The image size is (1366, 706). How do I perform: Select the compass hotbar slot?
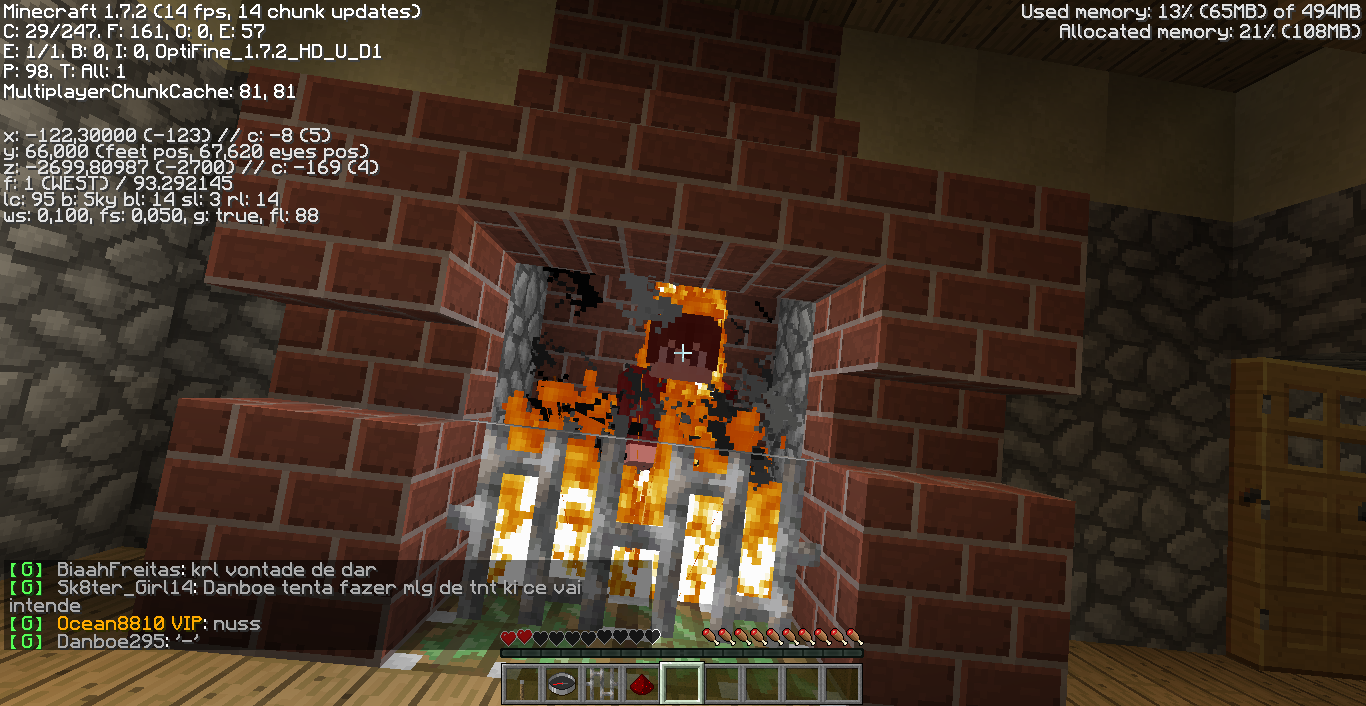click(561, 684)
